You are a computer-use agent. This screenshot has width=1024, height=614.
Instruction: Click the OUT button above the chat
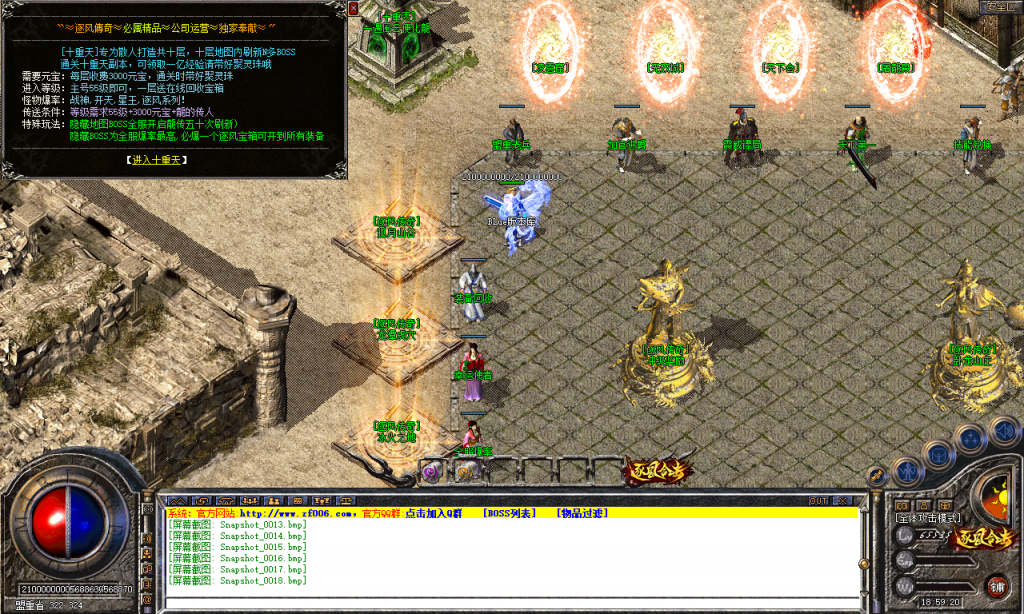click(818, 500)
